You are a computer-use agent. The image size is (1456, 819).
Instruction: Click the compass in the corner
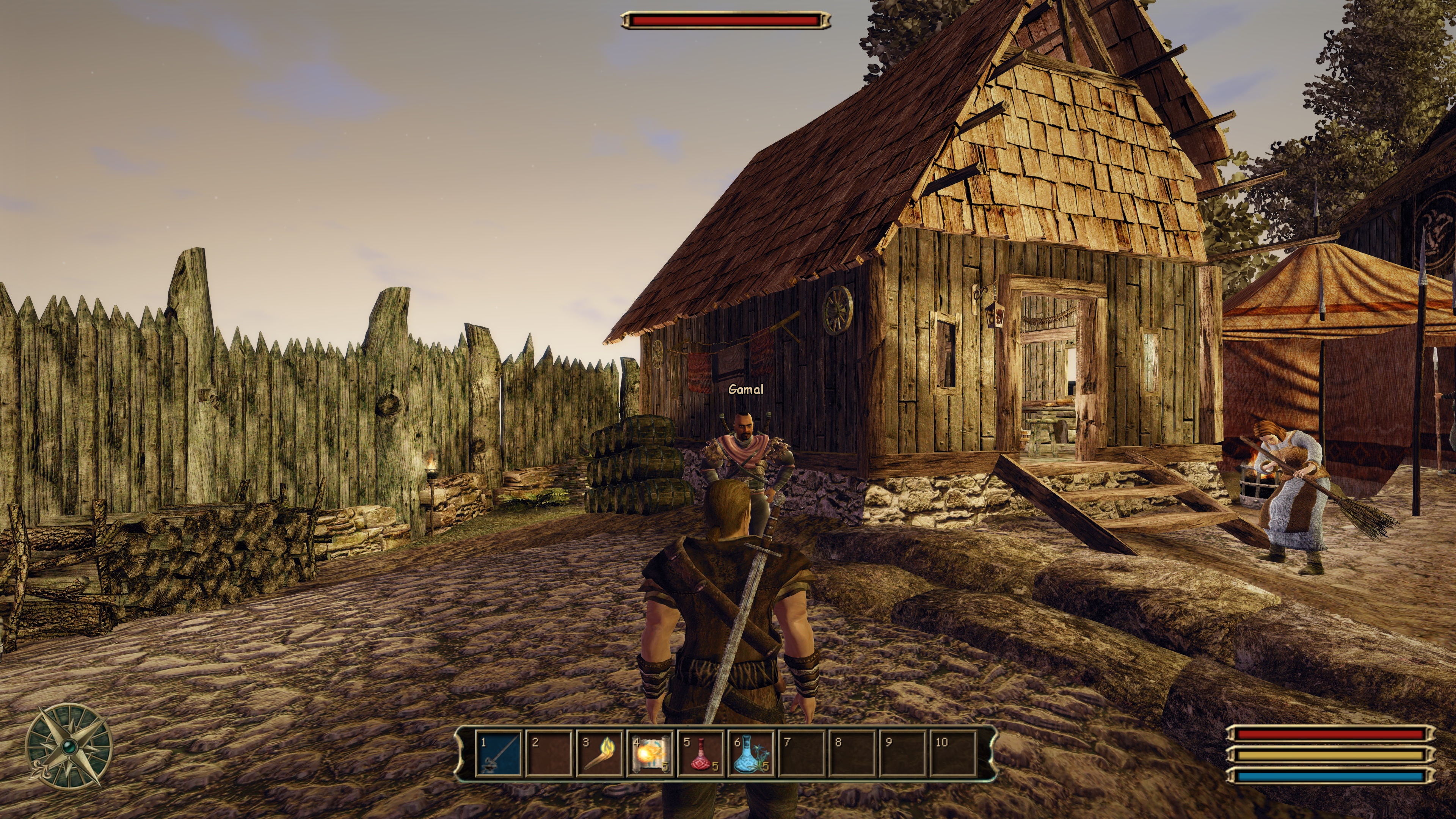tap(69, 746)
